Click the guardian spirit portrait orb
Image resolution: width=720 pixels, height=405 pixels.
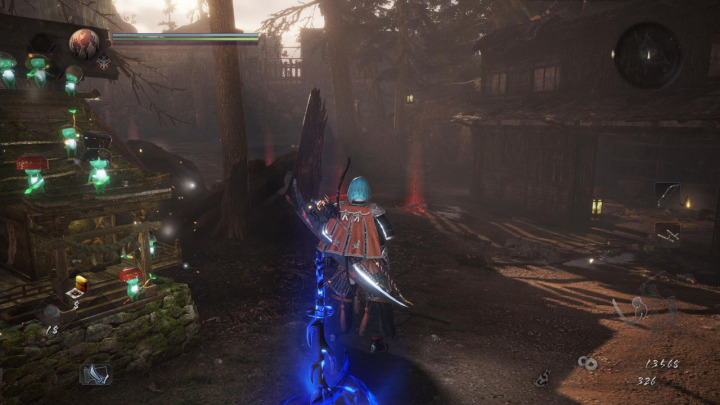(x=84, y=42)
